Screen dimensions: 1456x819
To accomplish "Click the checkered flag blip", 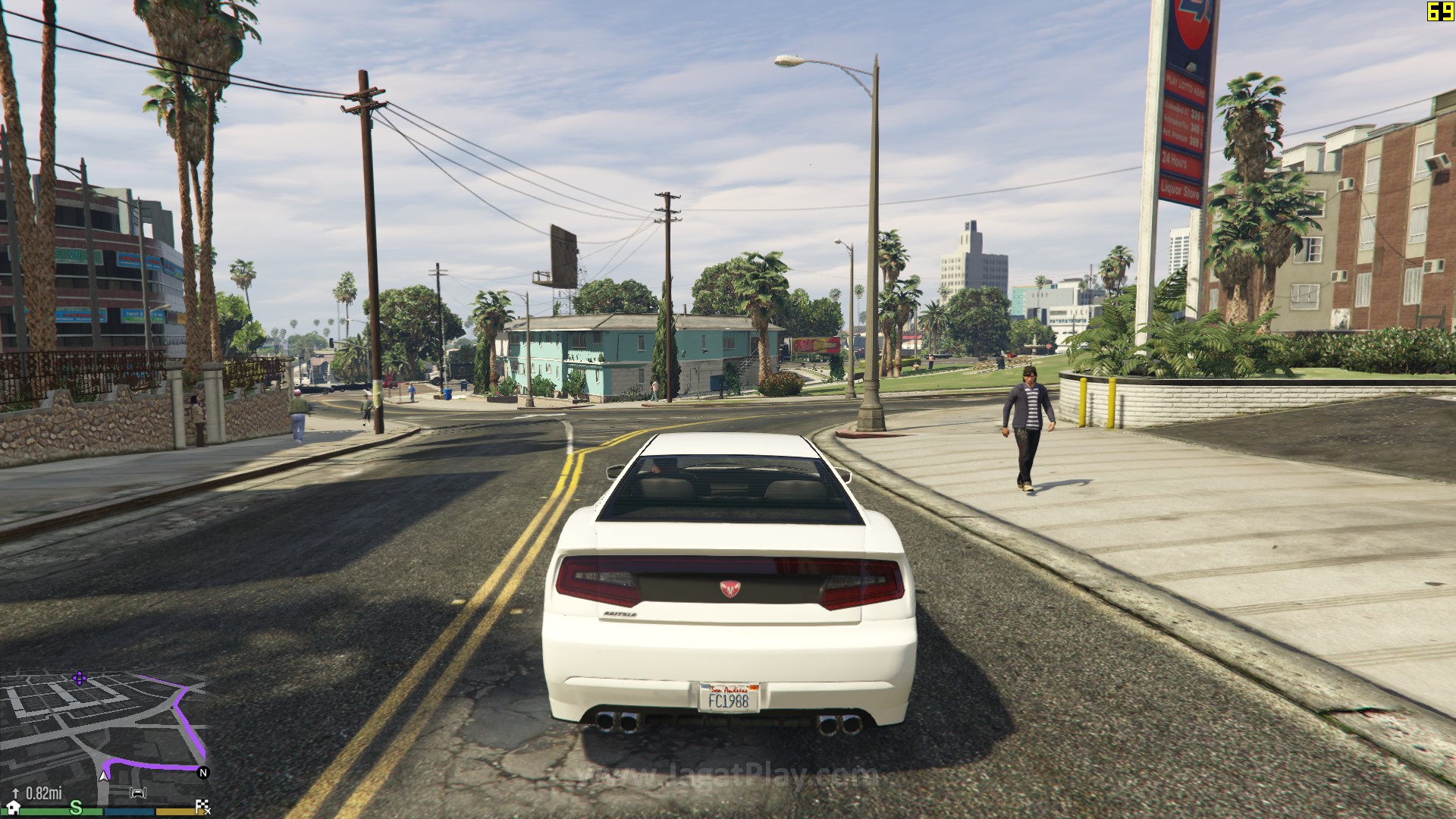I will 202,808.
